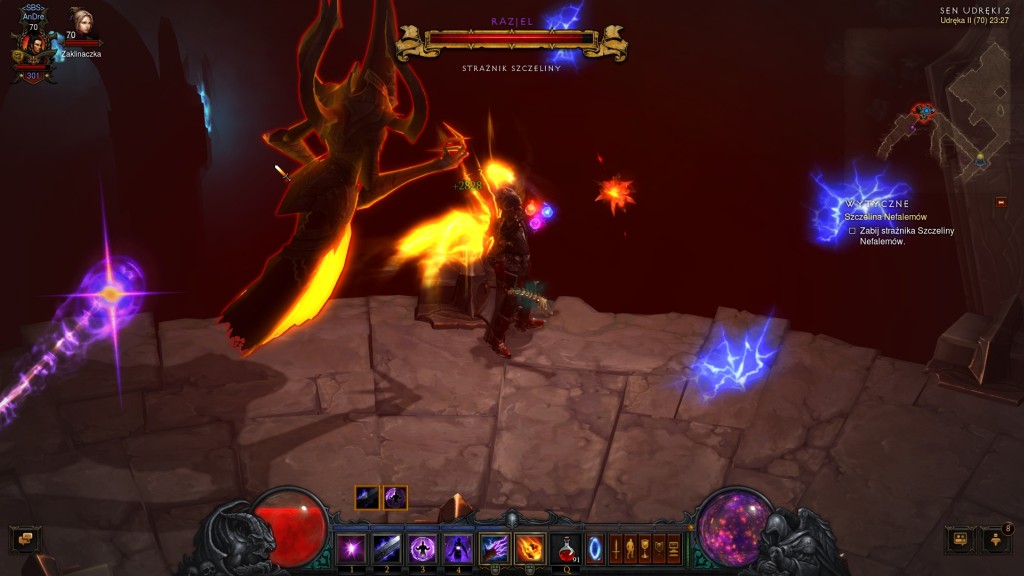The width and height of the screenshot is (1024, 576).
Task: Open the inventory with the character figure icon
Action: tap(630, 548)
